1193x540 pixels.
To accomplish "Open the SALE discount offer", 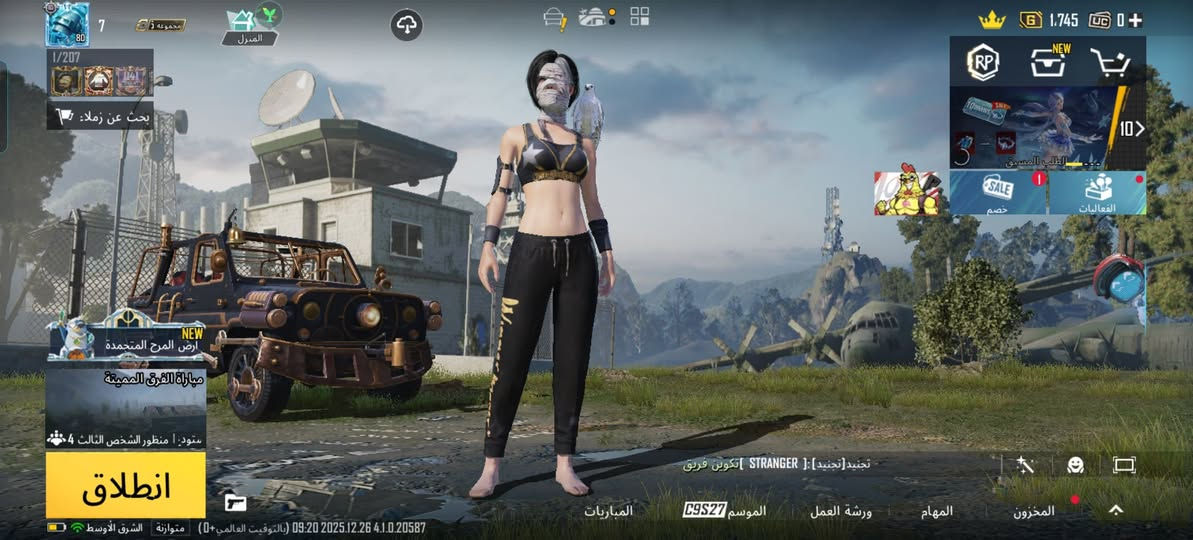I will [x=998, y=192].
